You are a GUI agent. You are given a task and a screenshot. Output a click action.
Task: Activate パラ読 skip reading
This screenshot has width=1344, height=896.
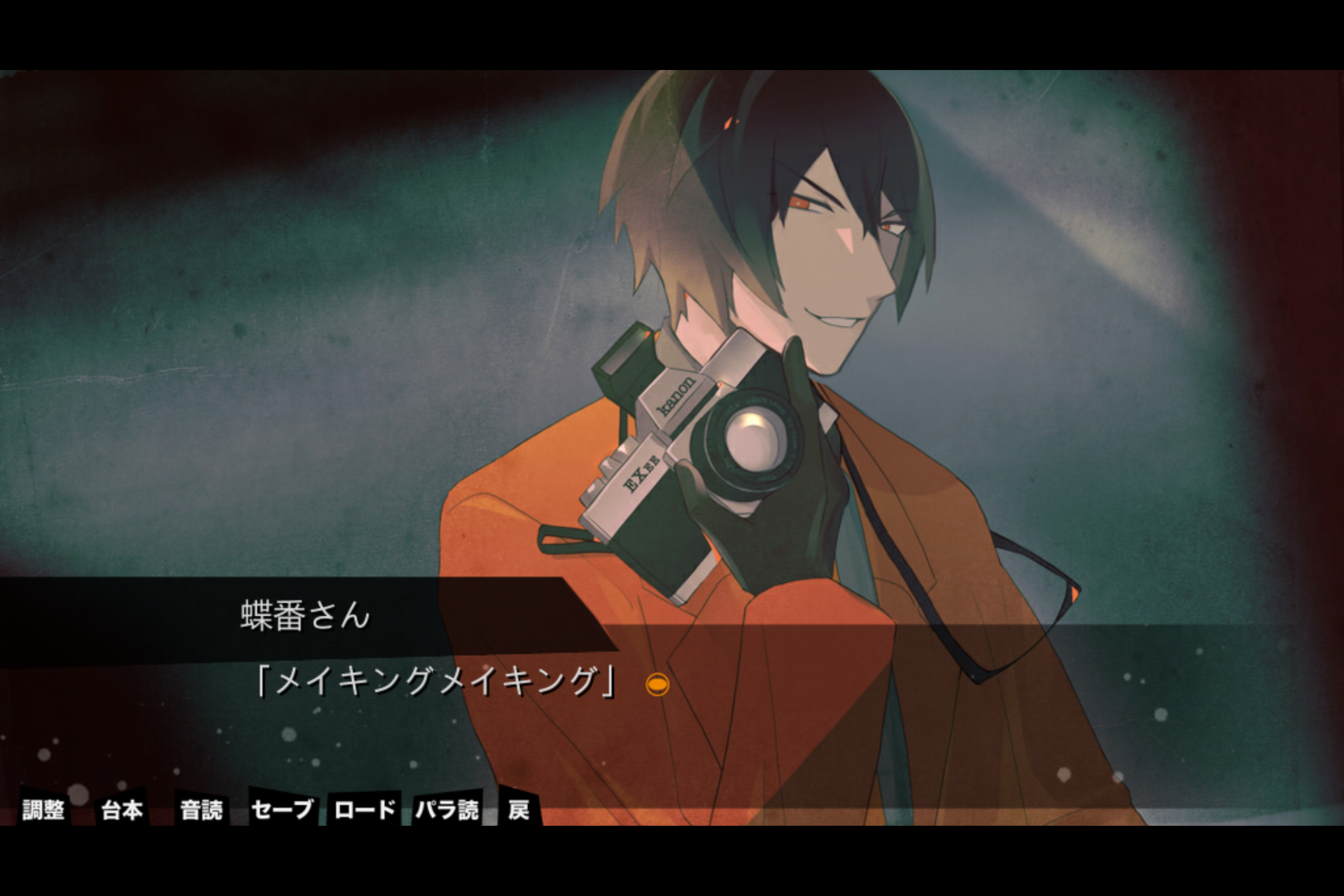point(447,808)
